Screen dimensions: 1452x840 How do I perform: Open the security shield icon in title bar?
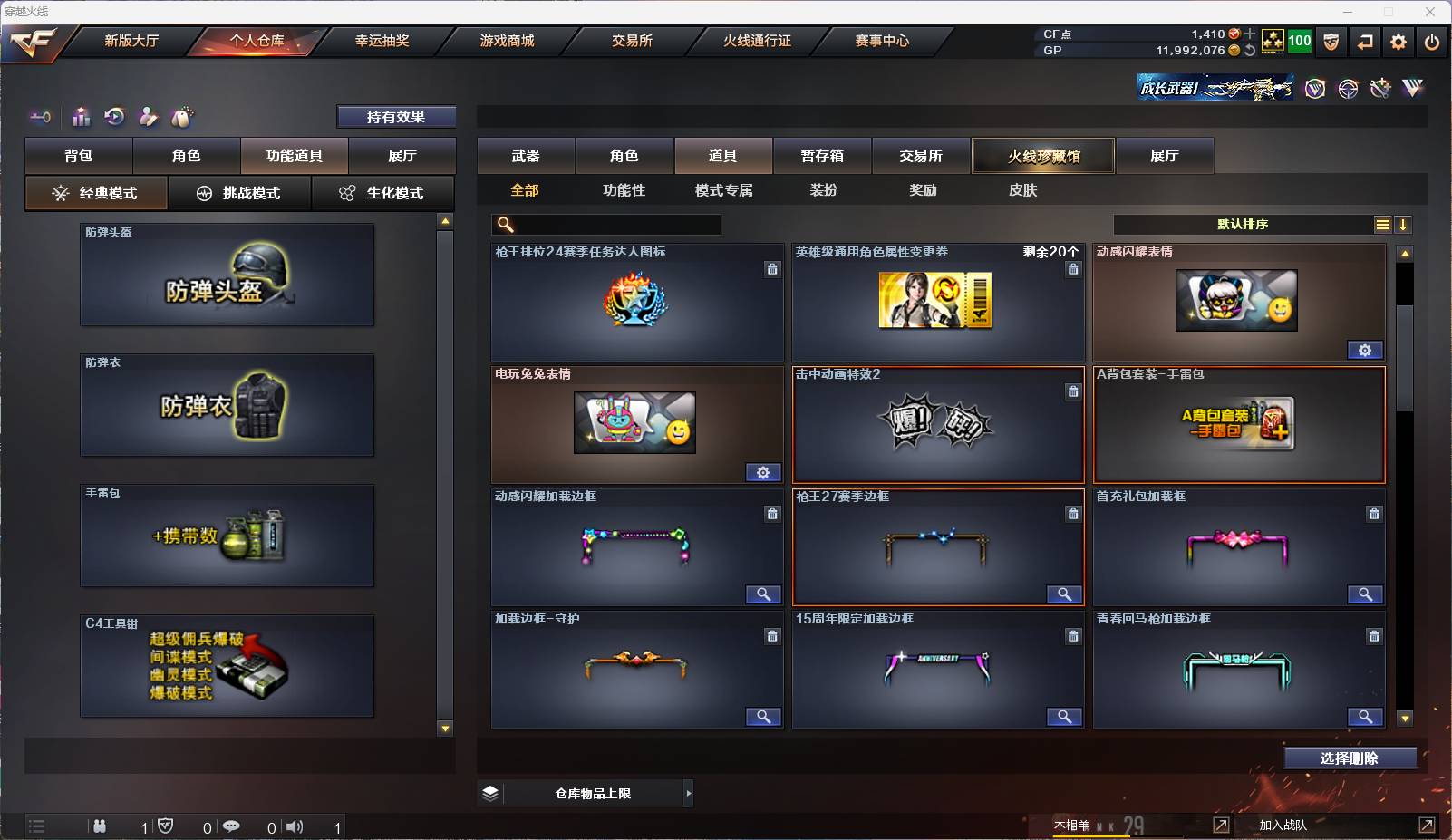[1331, 41]
